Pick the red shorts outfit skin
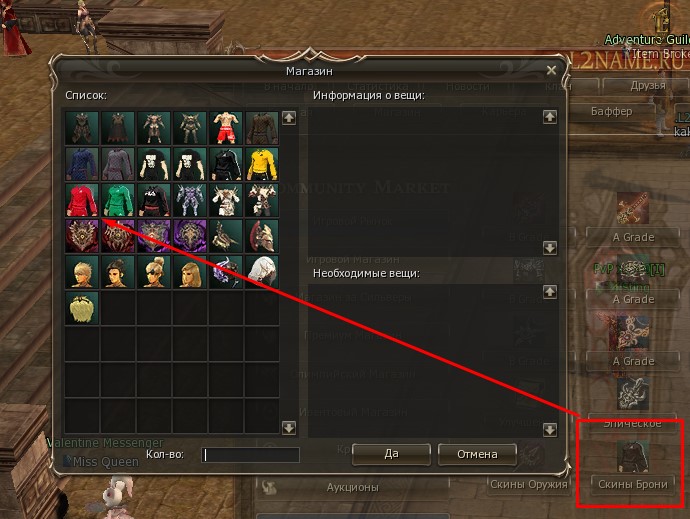 tap(225, 126)
